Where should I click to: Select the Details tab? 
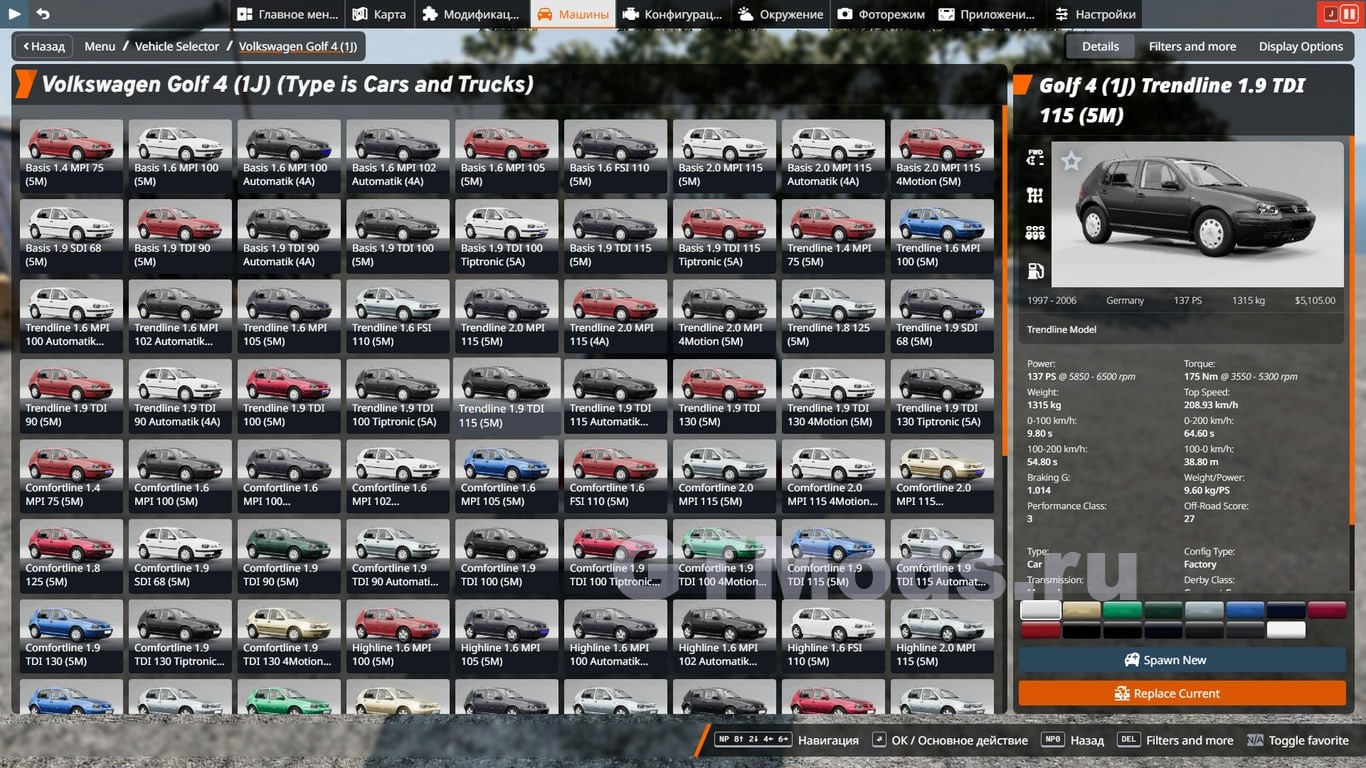tap(1100, 46)
